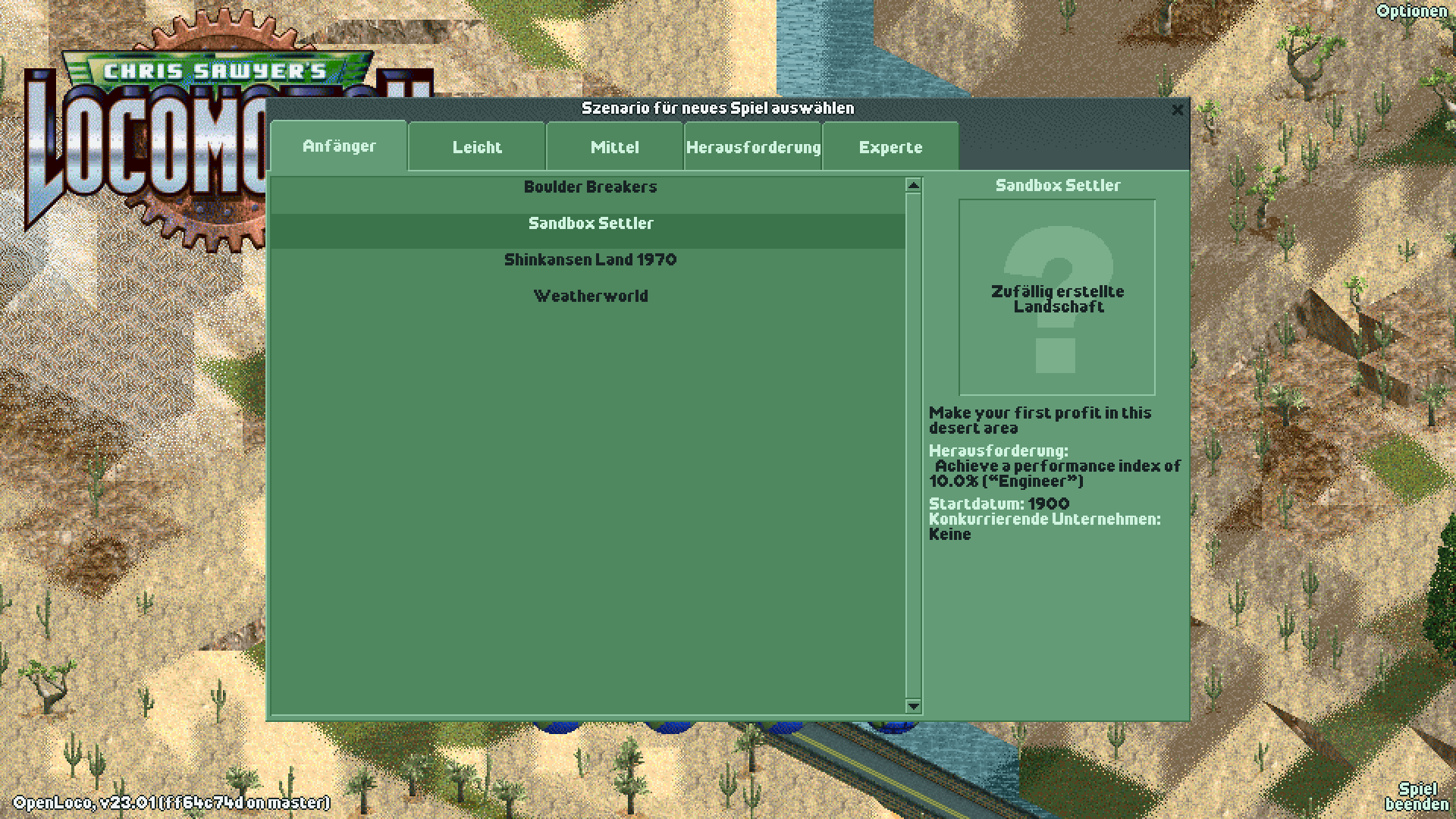
Task: Switch to the Experte tab
Action: pyautogui.click(x=890, y=147)
